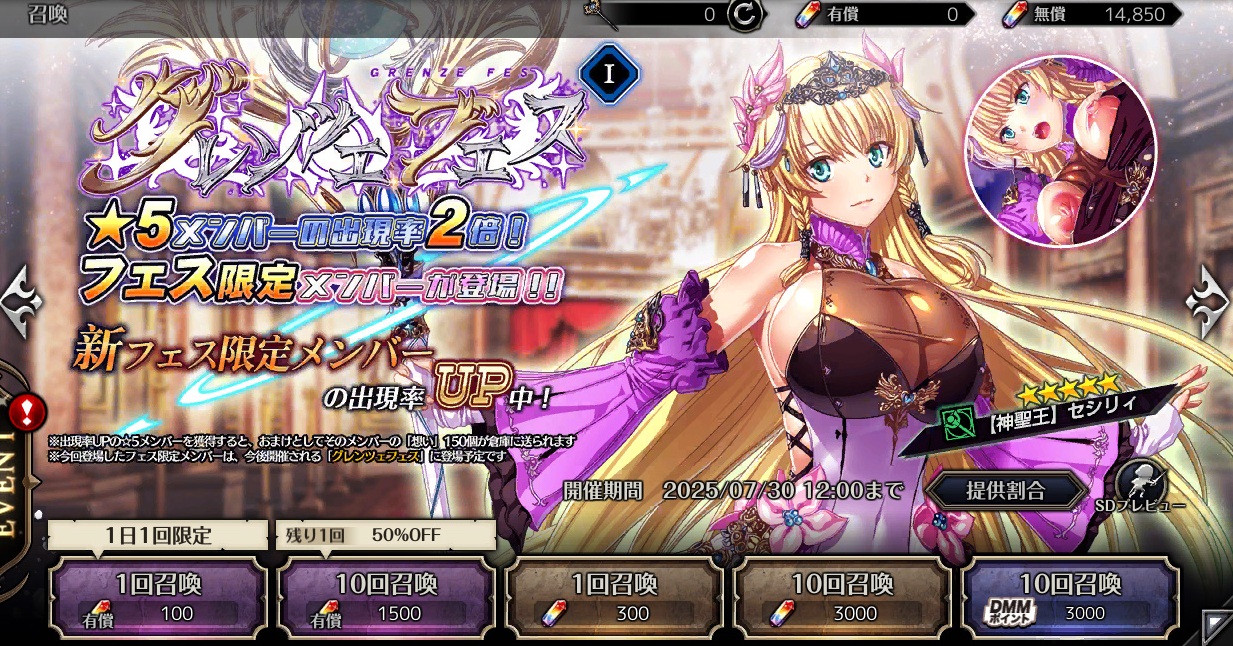View the circular character scene thumbnail
Image resolution: width=1233 pixels, height=646 pixels.
click(1059, 150)
